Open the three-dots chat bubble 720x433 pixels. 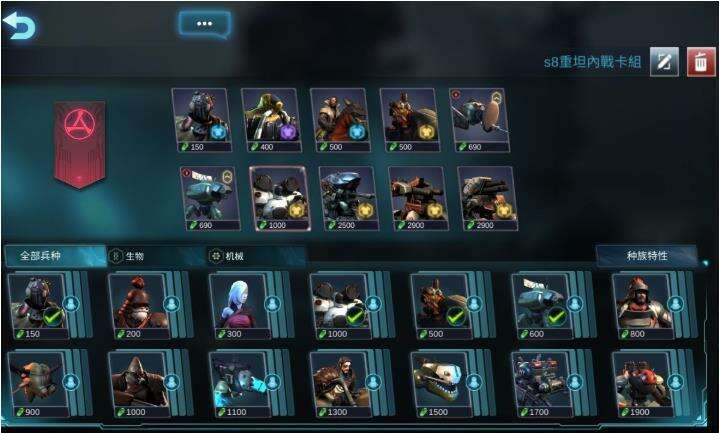click(204, 23)
